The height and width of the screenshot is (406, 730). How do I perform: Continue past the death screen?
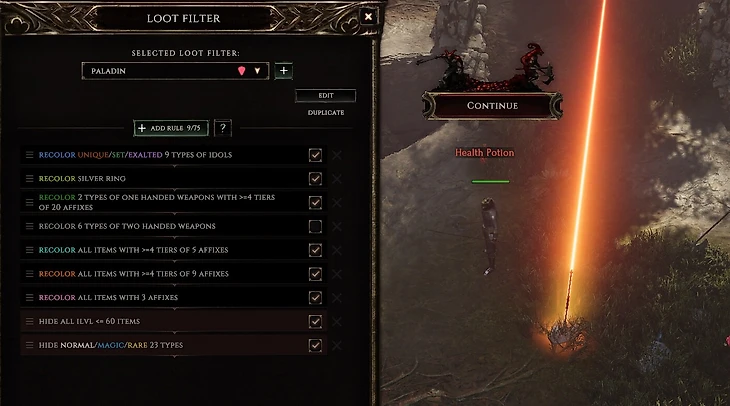pyautogui.click(x=492, y=106)
